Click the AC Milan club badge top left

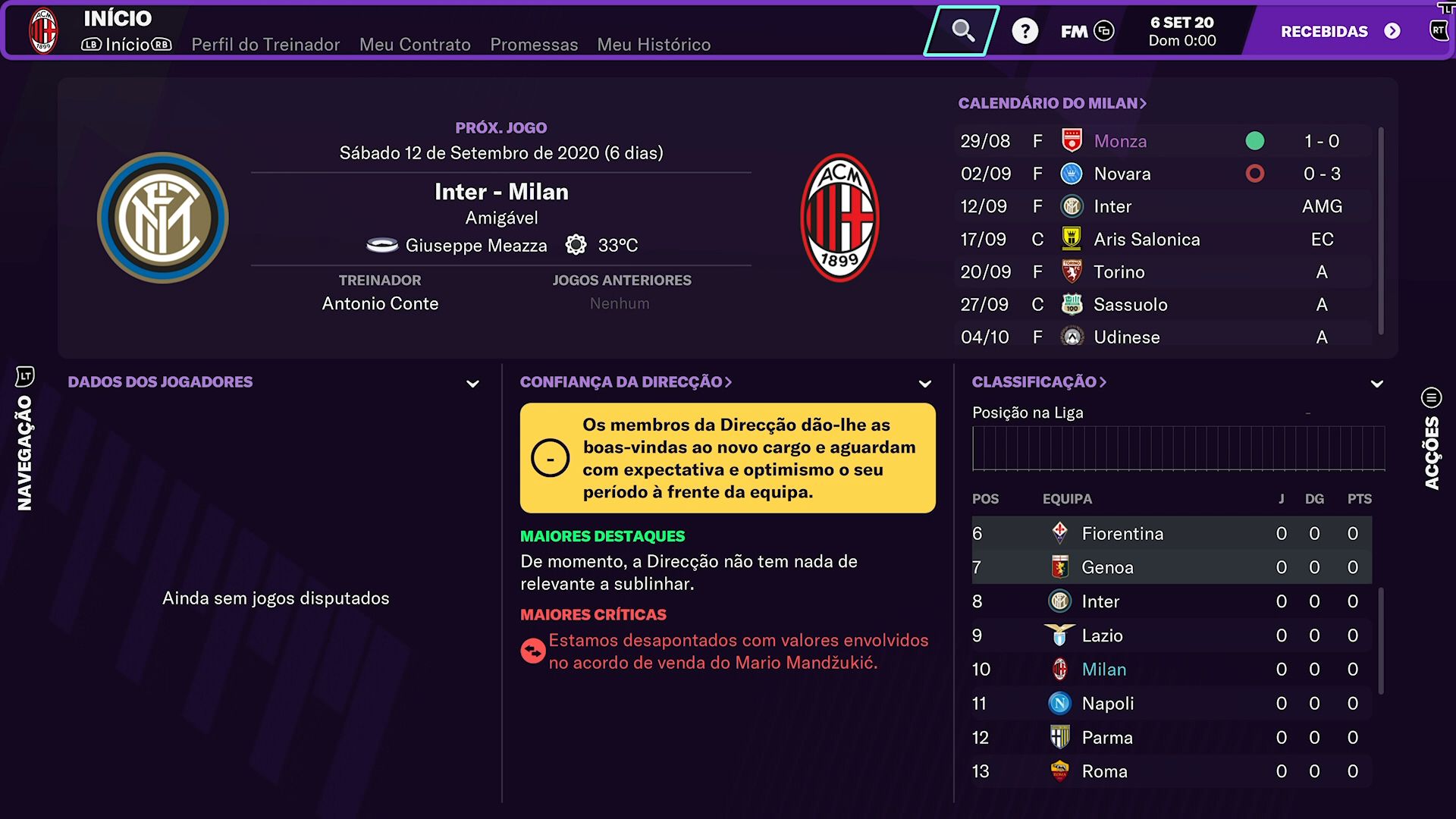[43, 30]
